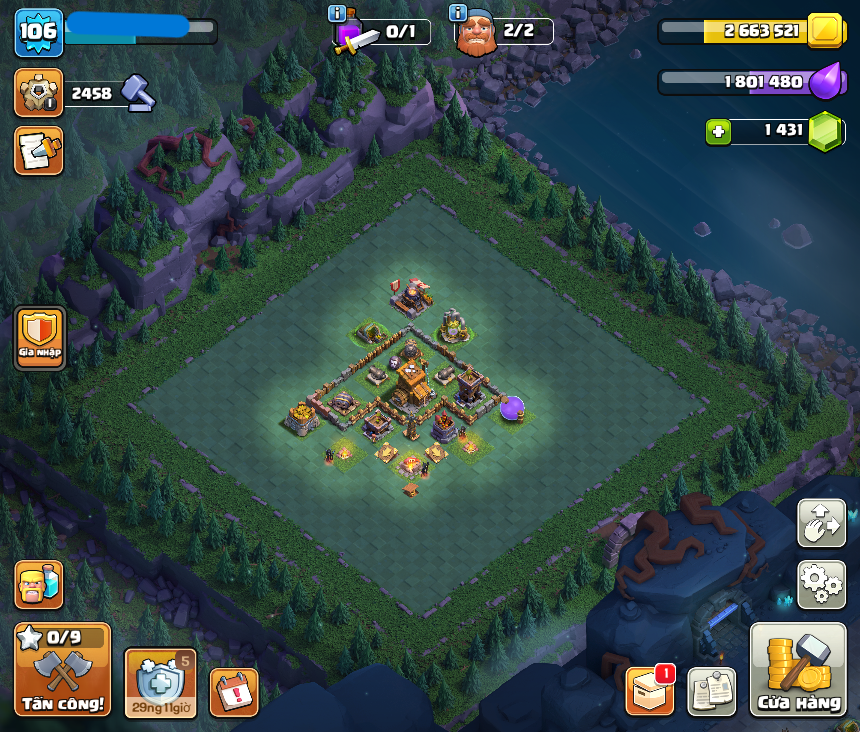Viewport: 860px width, 732px height.
Task: Open the calendar events button
Action: coord(234,691)
